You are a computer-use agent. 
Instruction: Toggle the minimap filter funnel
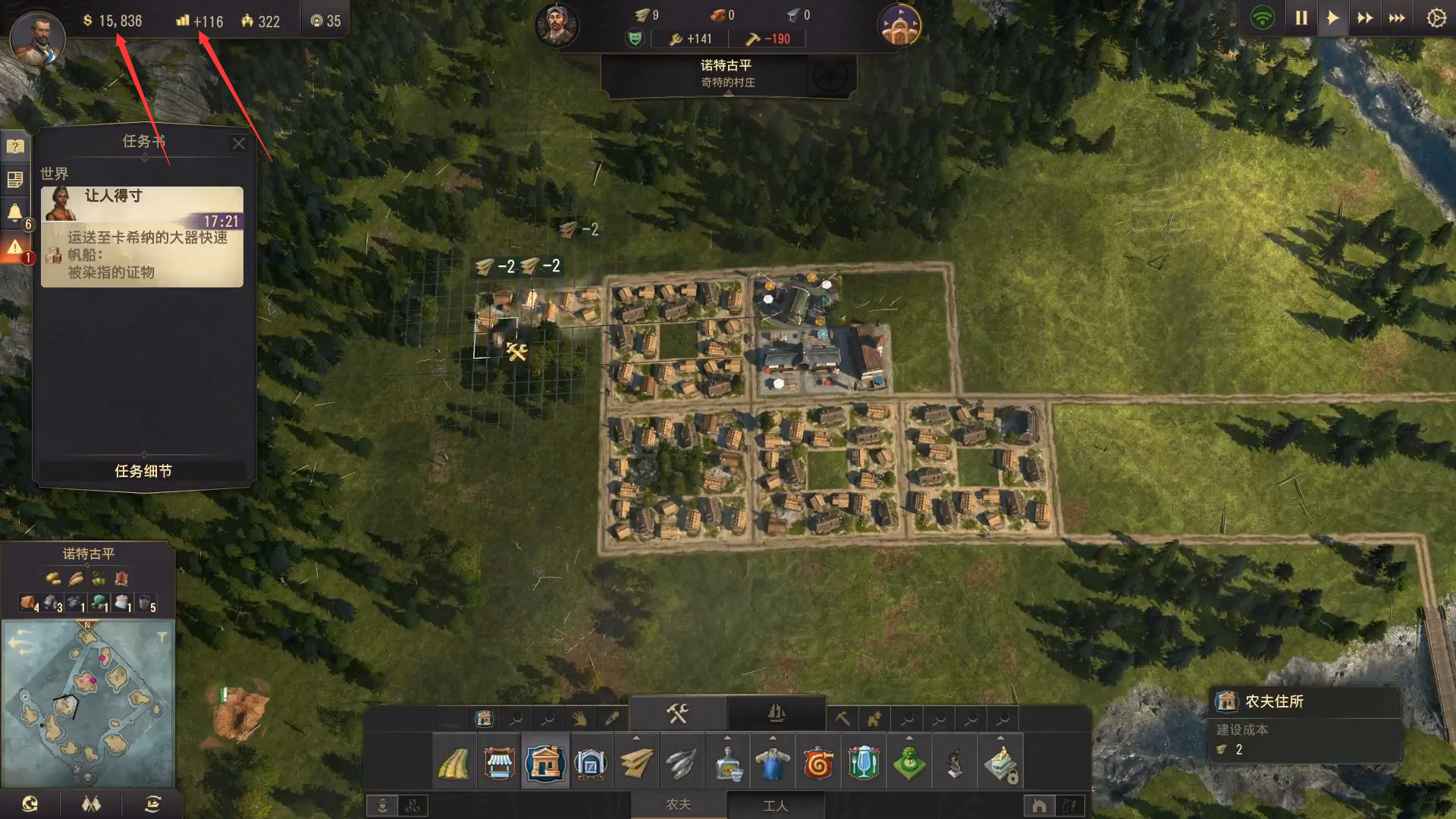[x=162, y=637]
